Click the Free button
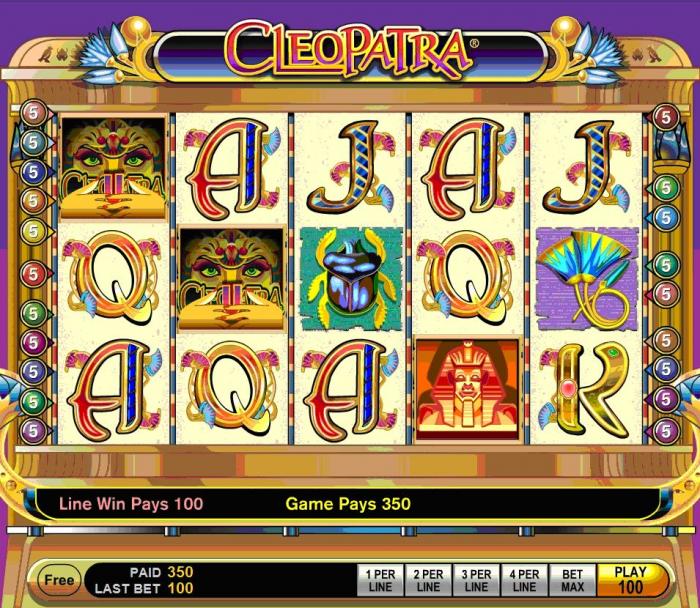This screenshot has height=608, width=700. (59, 579)
